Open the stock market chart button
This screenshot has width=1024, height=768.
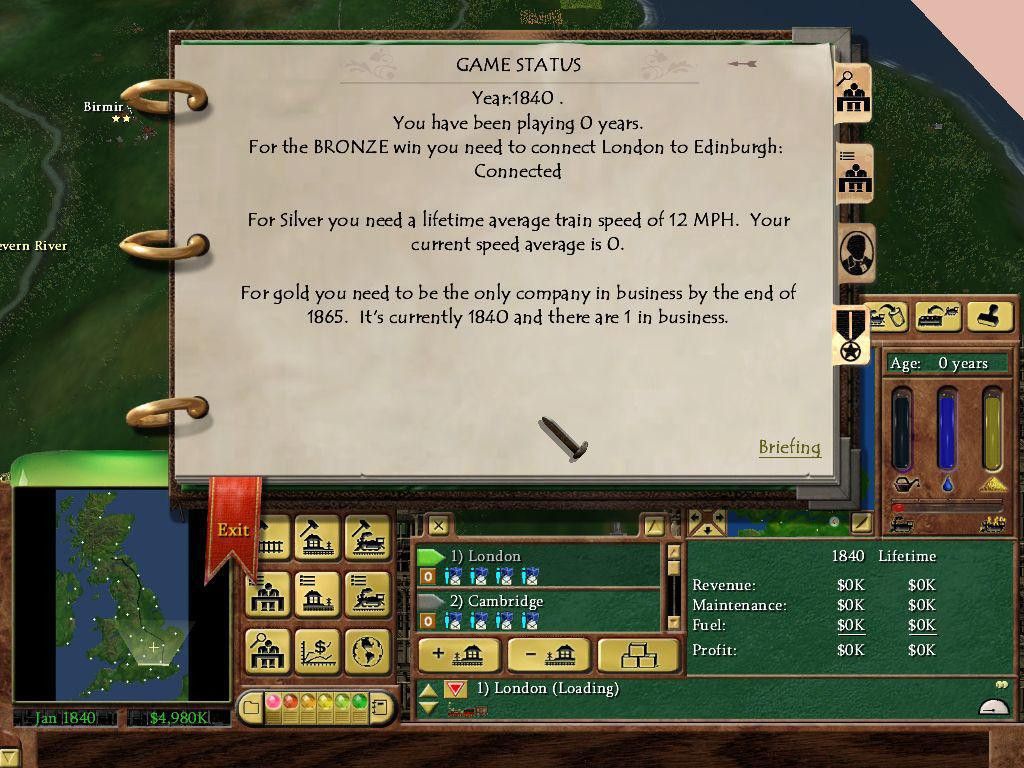coord(317,651)
